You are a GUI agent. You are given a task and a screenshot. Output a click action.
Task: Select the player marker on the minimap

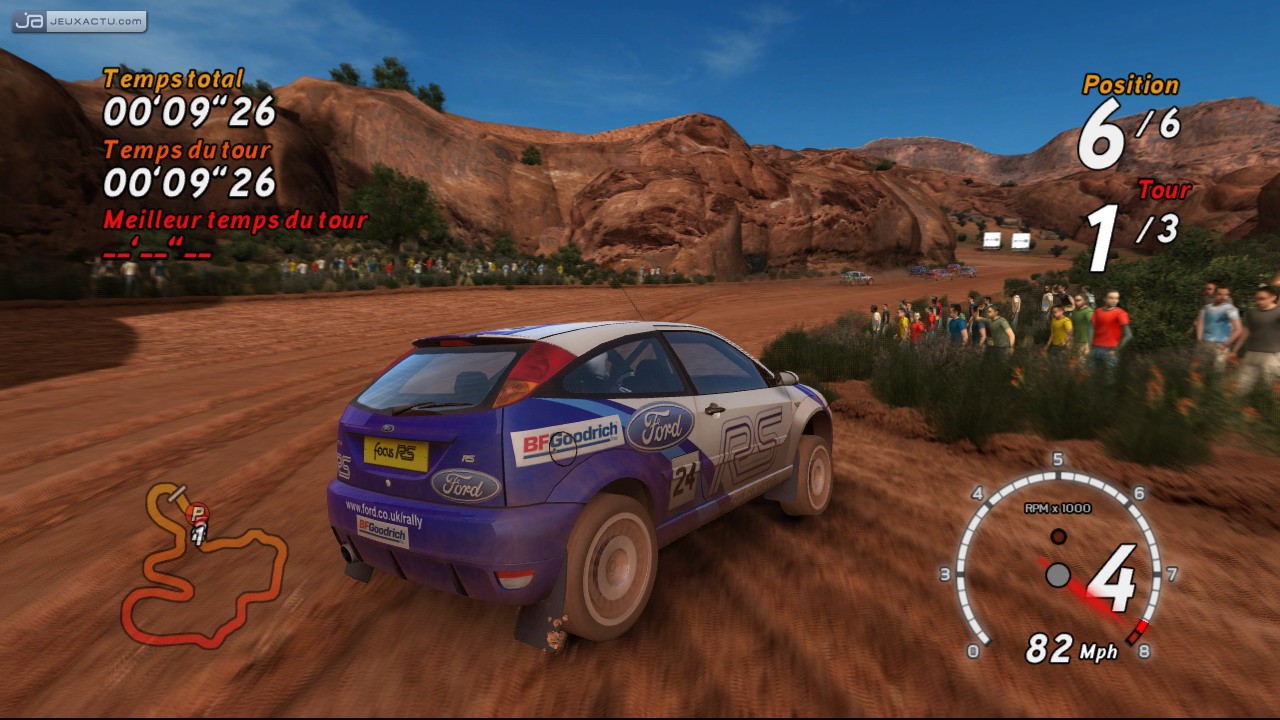(x=198, y=514)
